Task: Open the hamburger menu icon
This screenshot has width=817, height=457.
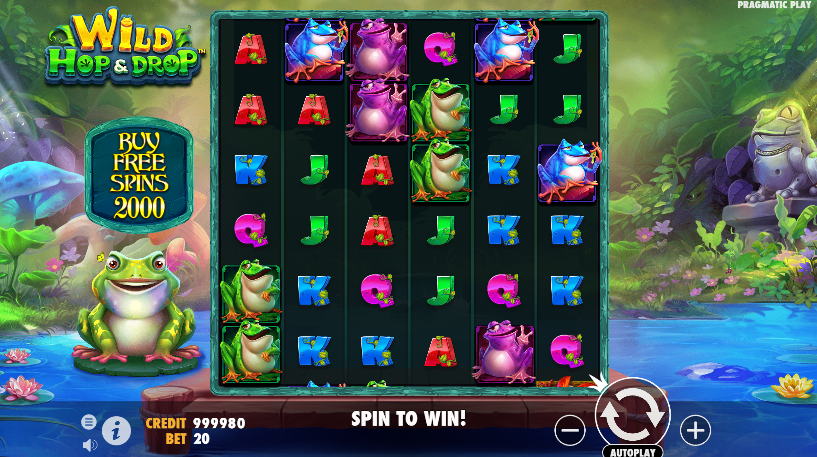Action: pyautogui.click(x=89, y=422)
